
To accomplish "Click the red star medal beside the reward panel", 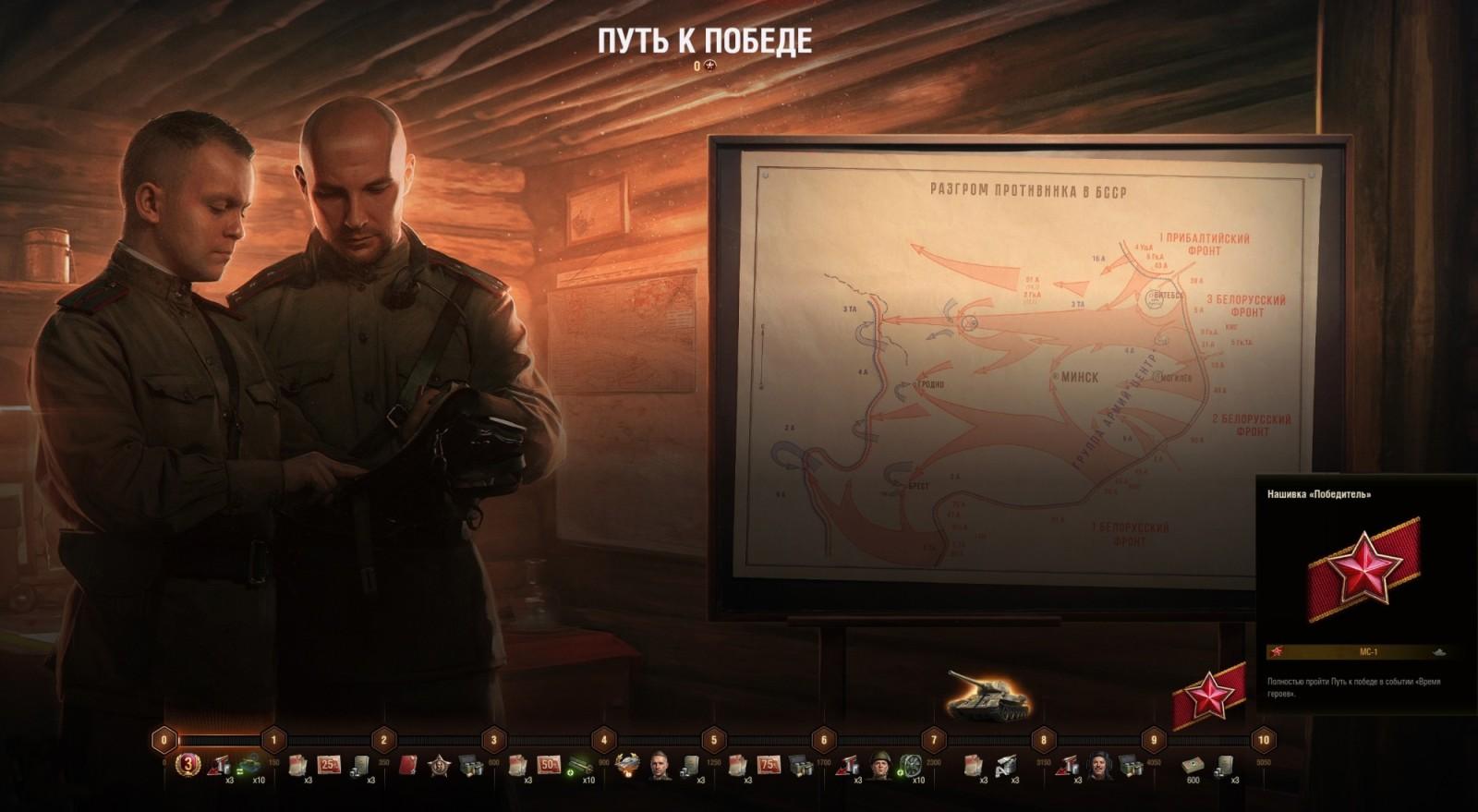I will click(1210, 694).
